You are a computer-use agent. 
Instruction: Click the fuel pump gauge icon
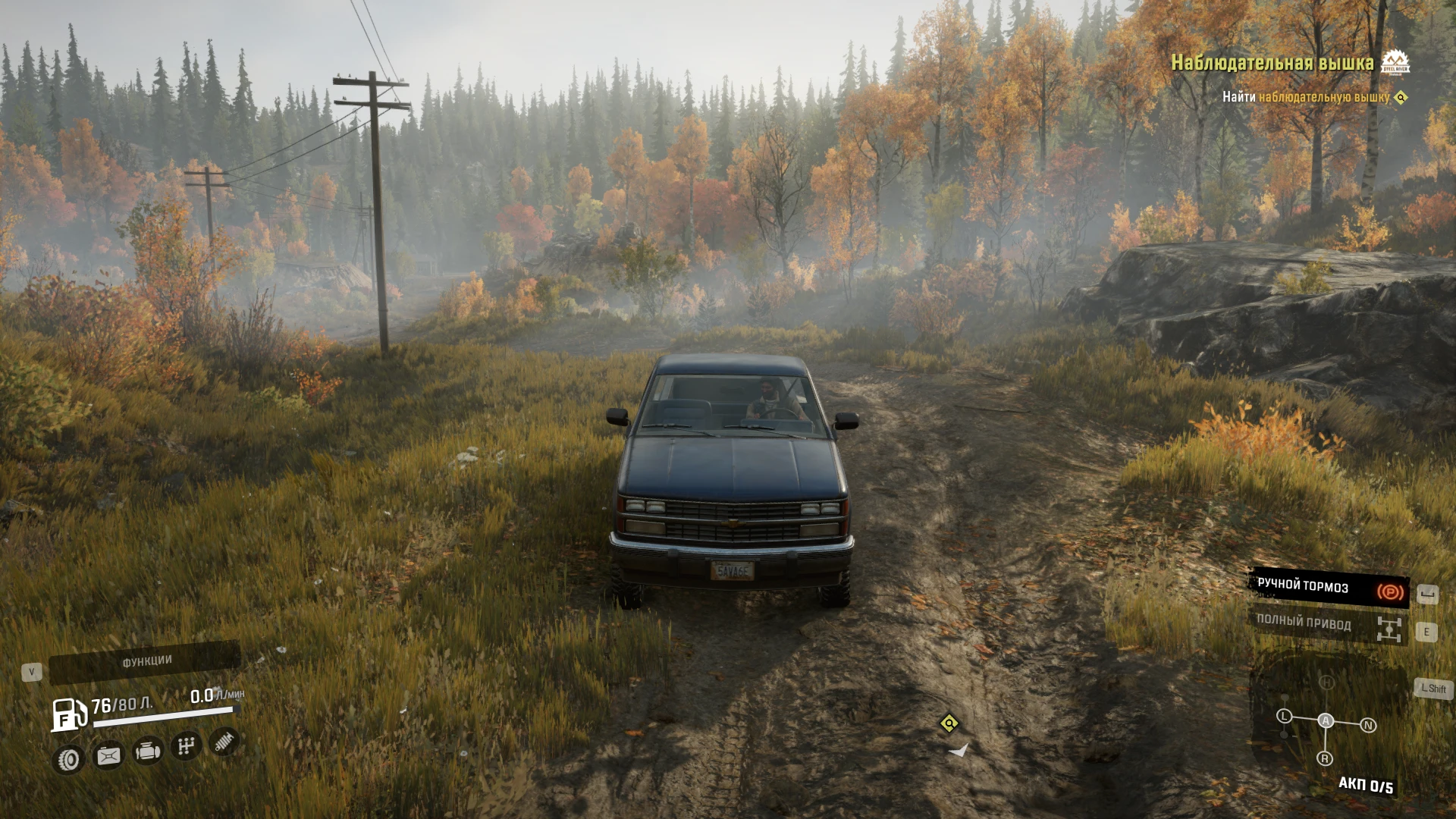point(69,714)
